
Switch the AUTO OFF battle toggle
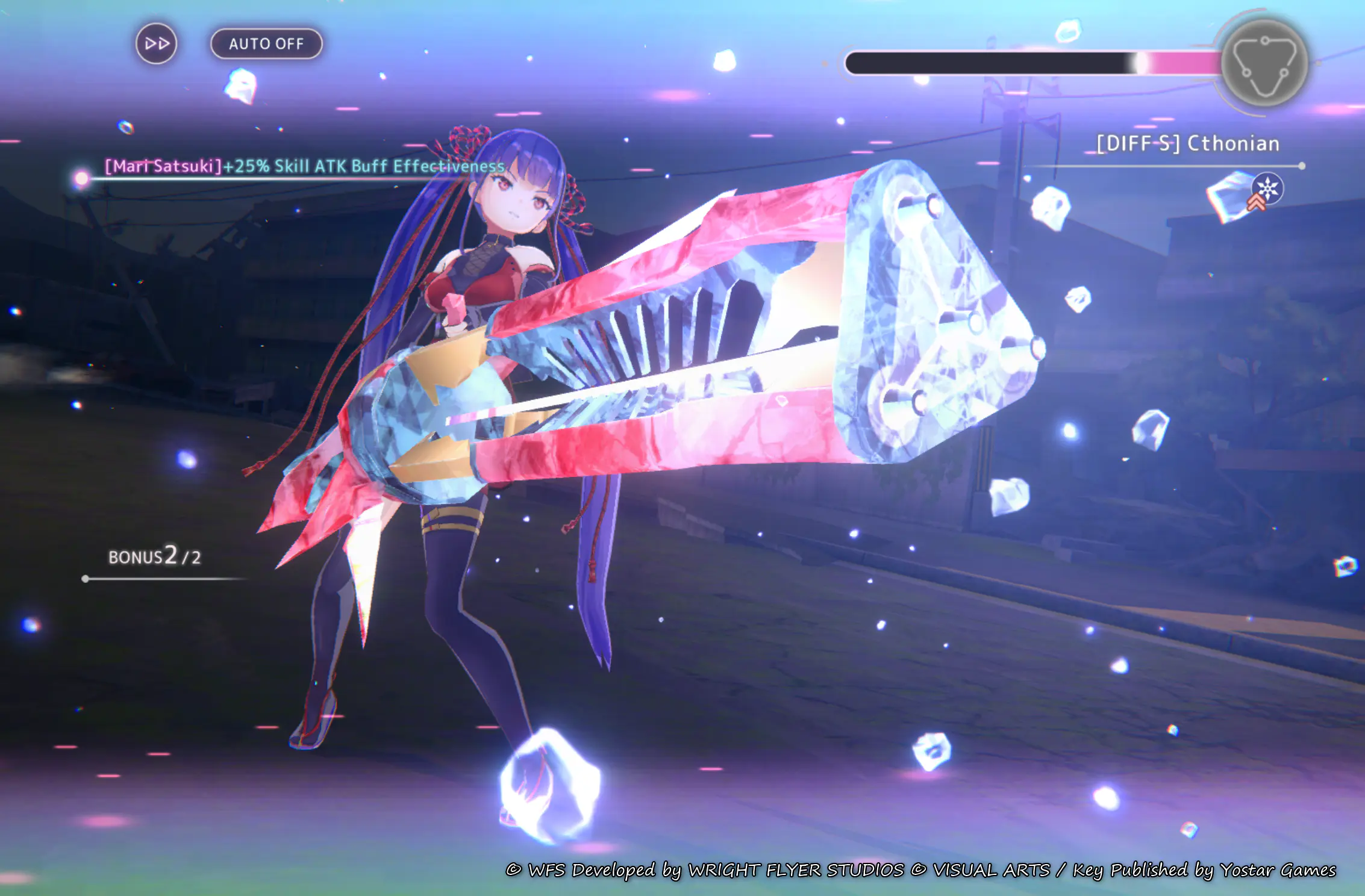click(266, 44)
